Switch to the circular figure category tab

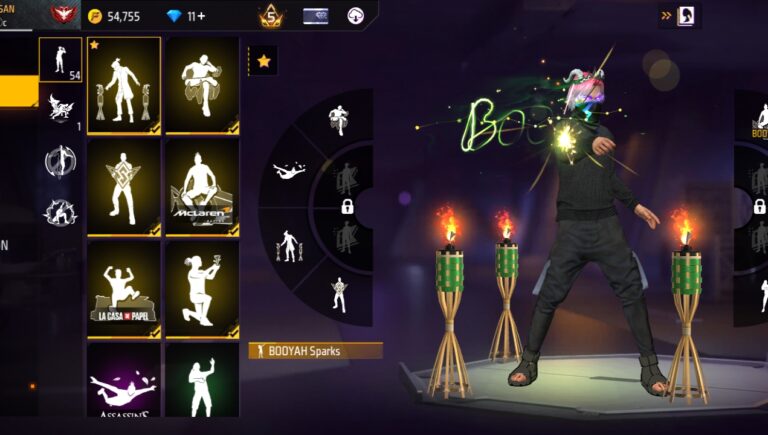coord(59,161)
